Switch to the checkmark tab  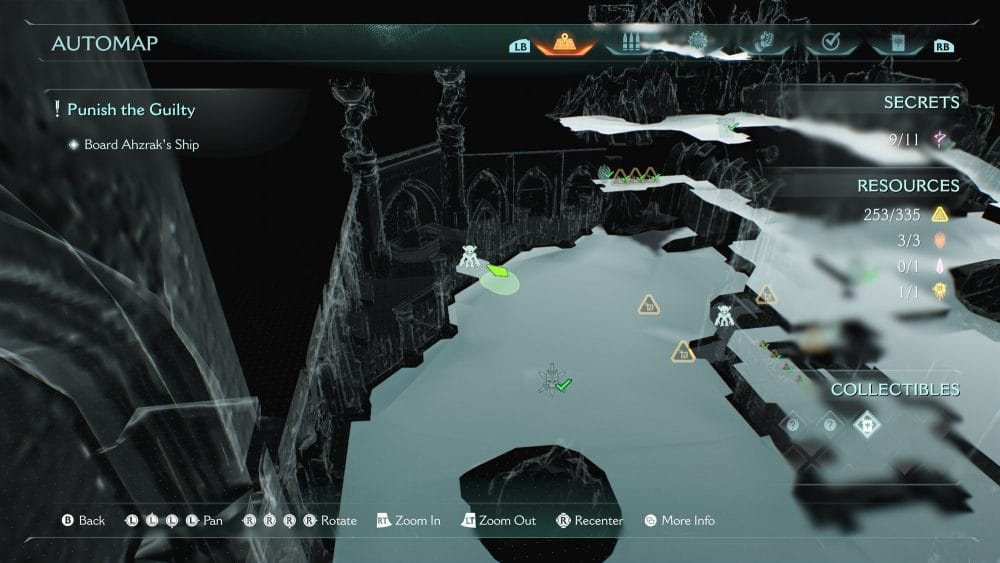829,44
